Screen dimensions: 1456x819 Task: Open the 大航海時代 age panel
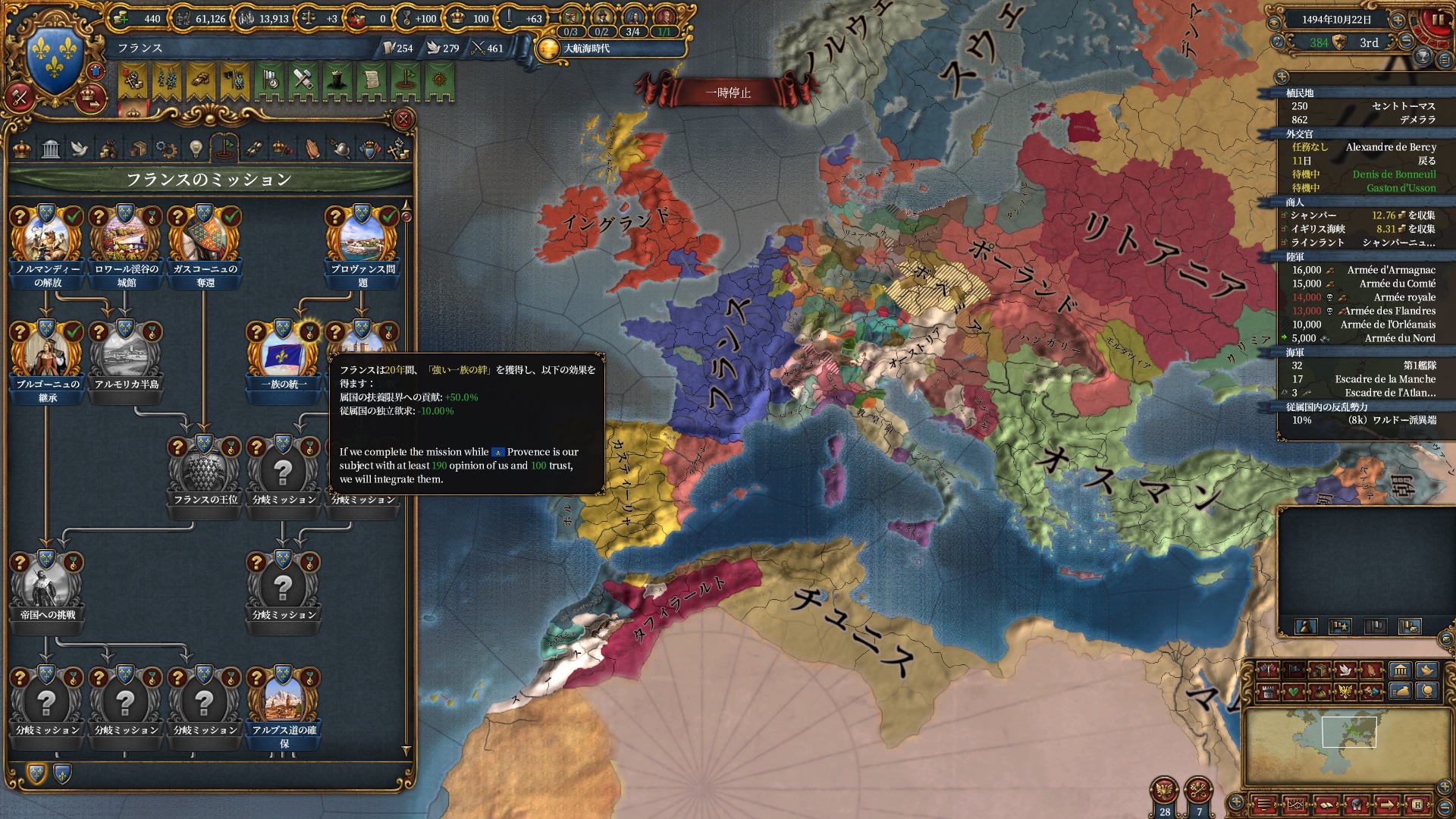click(585, 49)
